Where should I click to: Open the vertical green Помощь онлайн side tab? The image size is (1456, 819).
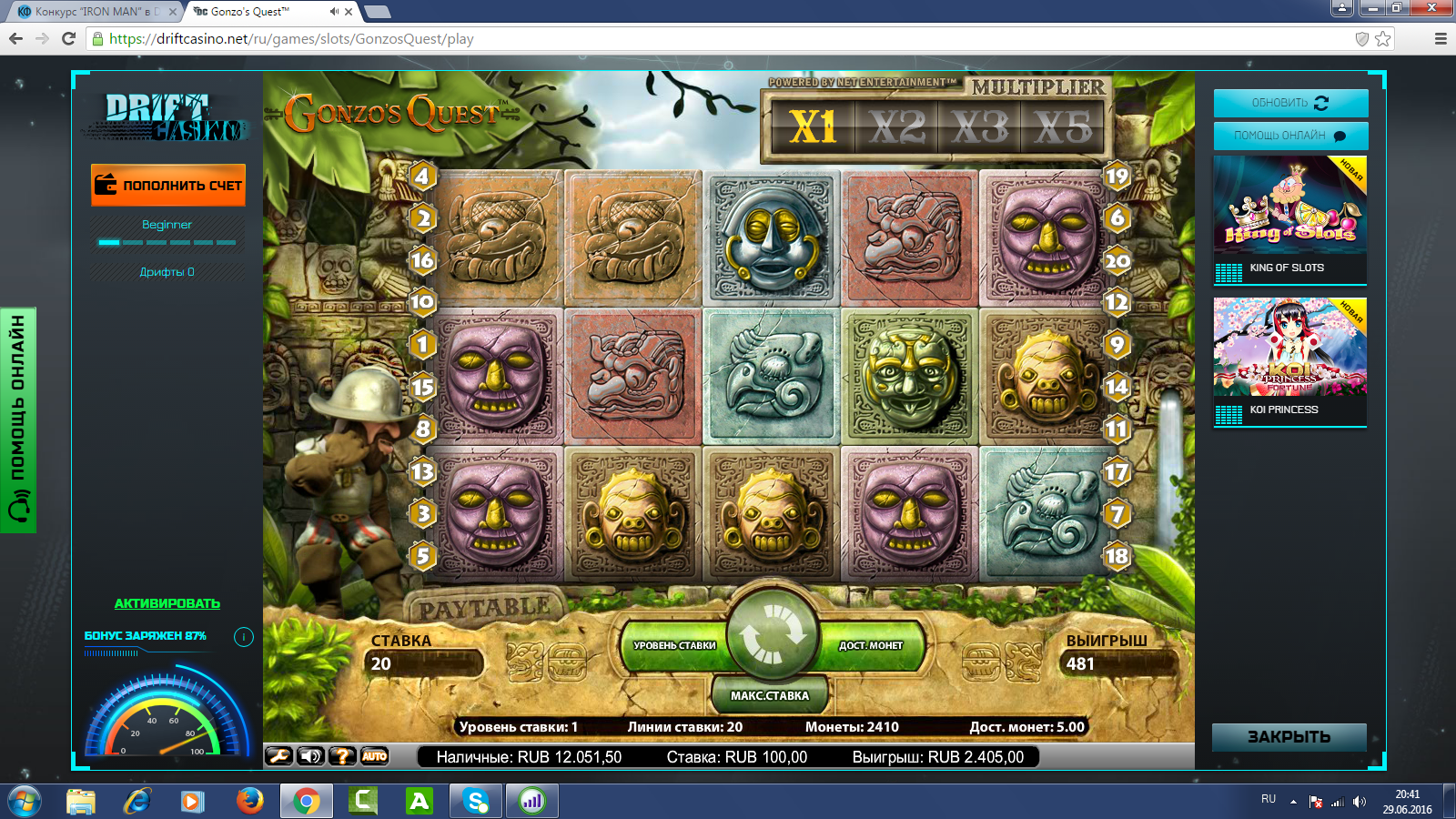(x=18, y=420)
